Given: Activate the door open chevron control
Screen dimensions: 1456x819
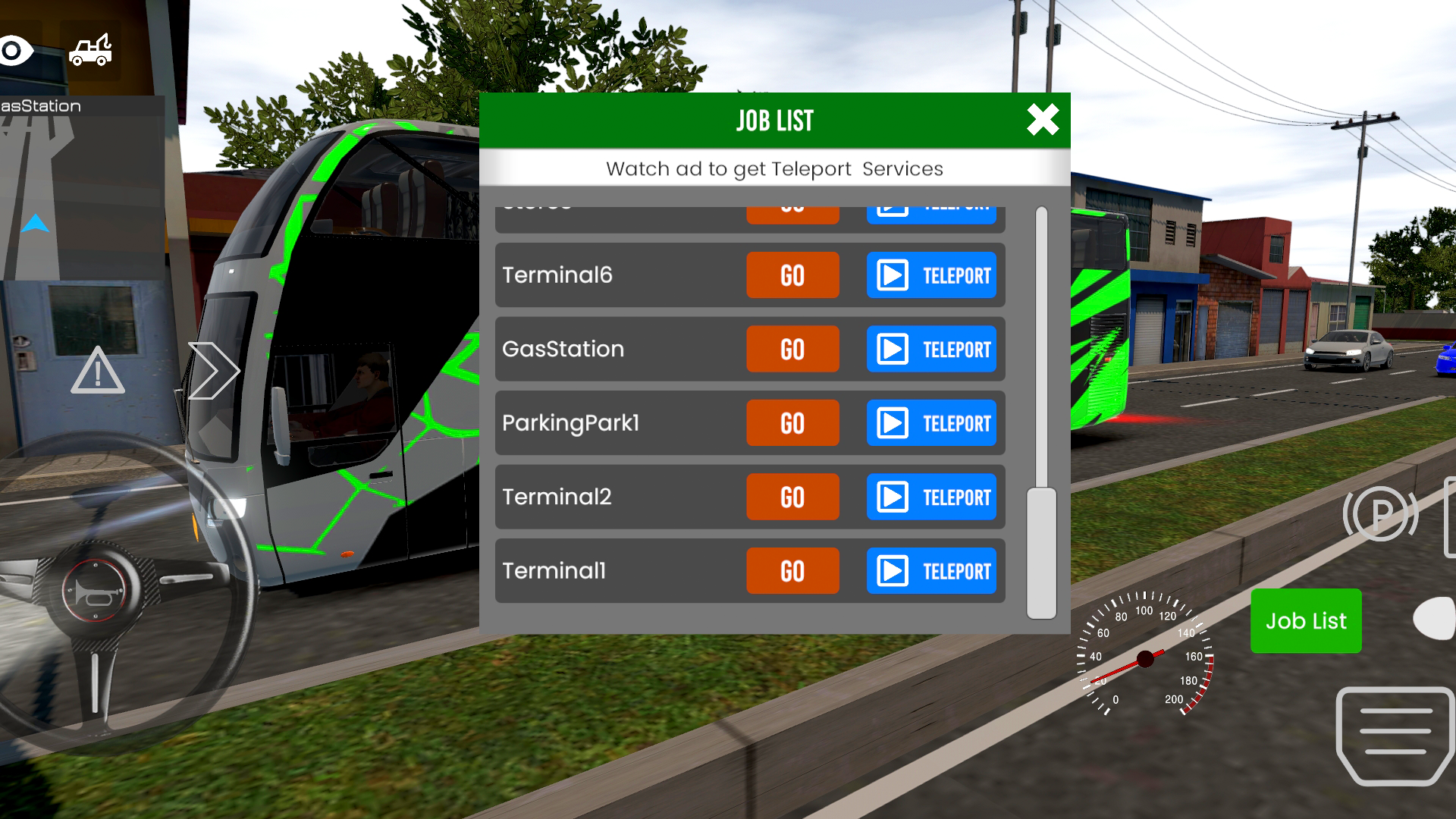Looking at the screenshot, I should coord(215,370).
